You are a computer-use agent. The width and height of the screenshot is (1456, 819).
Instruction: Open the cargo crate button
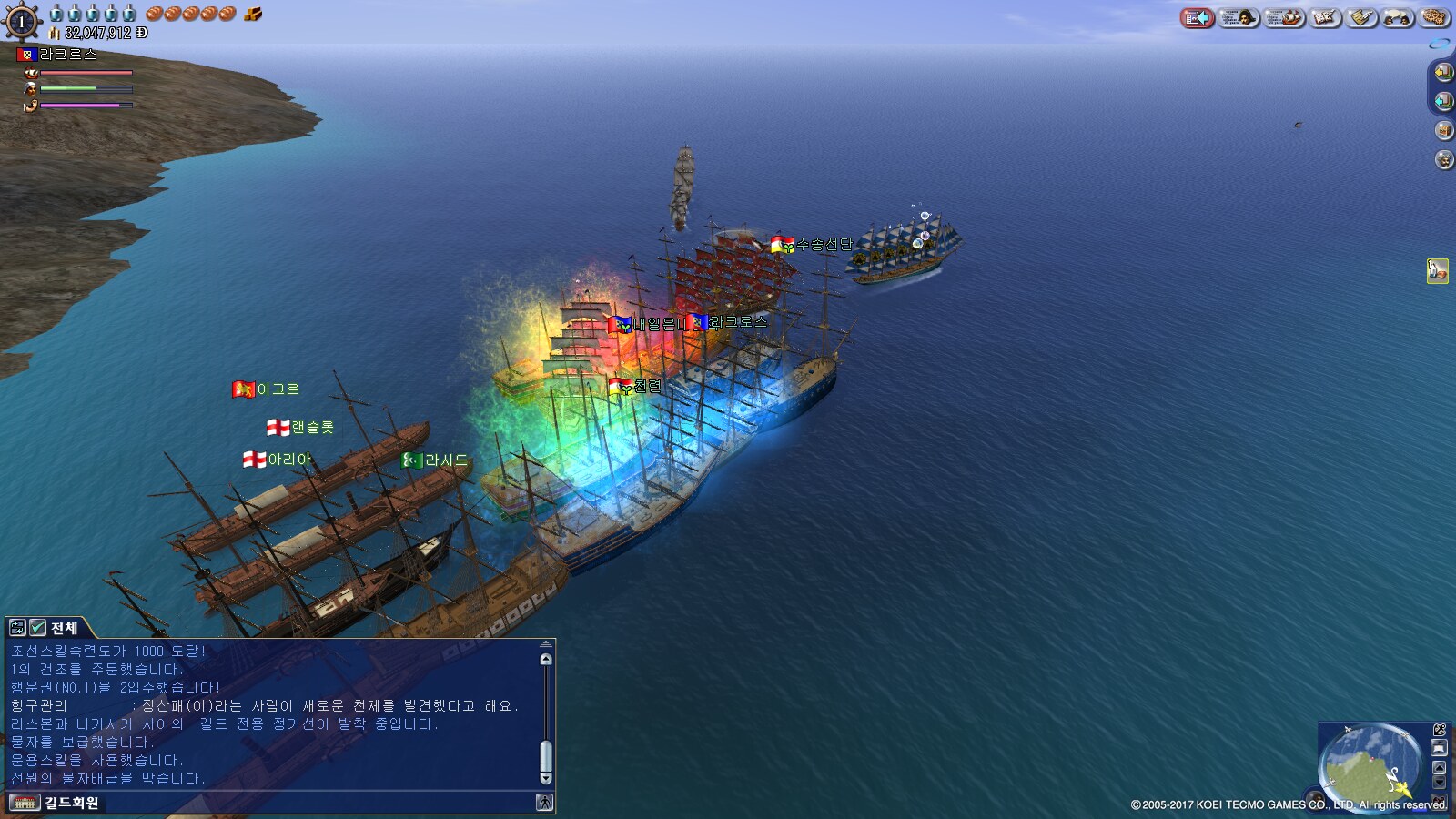1443,130
